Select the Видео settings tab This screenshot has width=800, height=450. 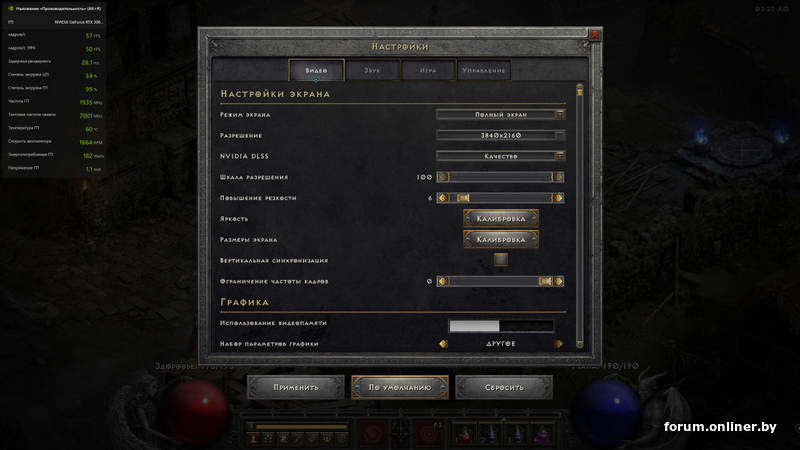(x=316, y=70)
